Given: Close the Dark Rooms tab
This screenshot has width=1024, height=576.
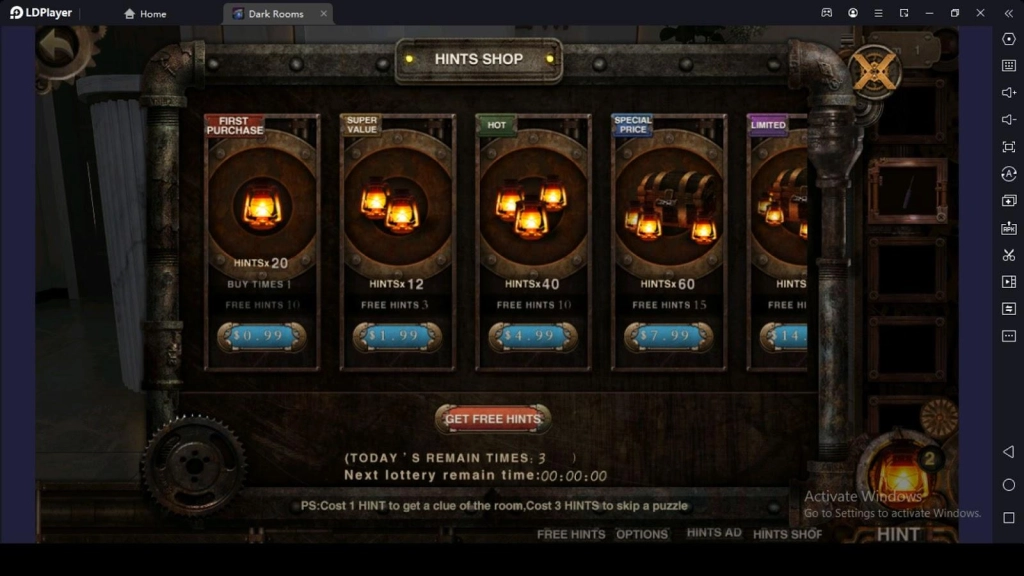Looking at the screenshot, I should 324,14.
